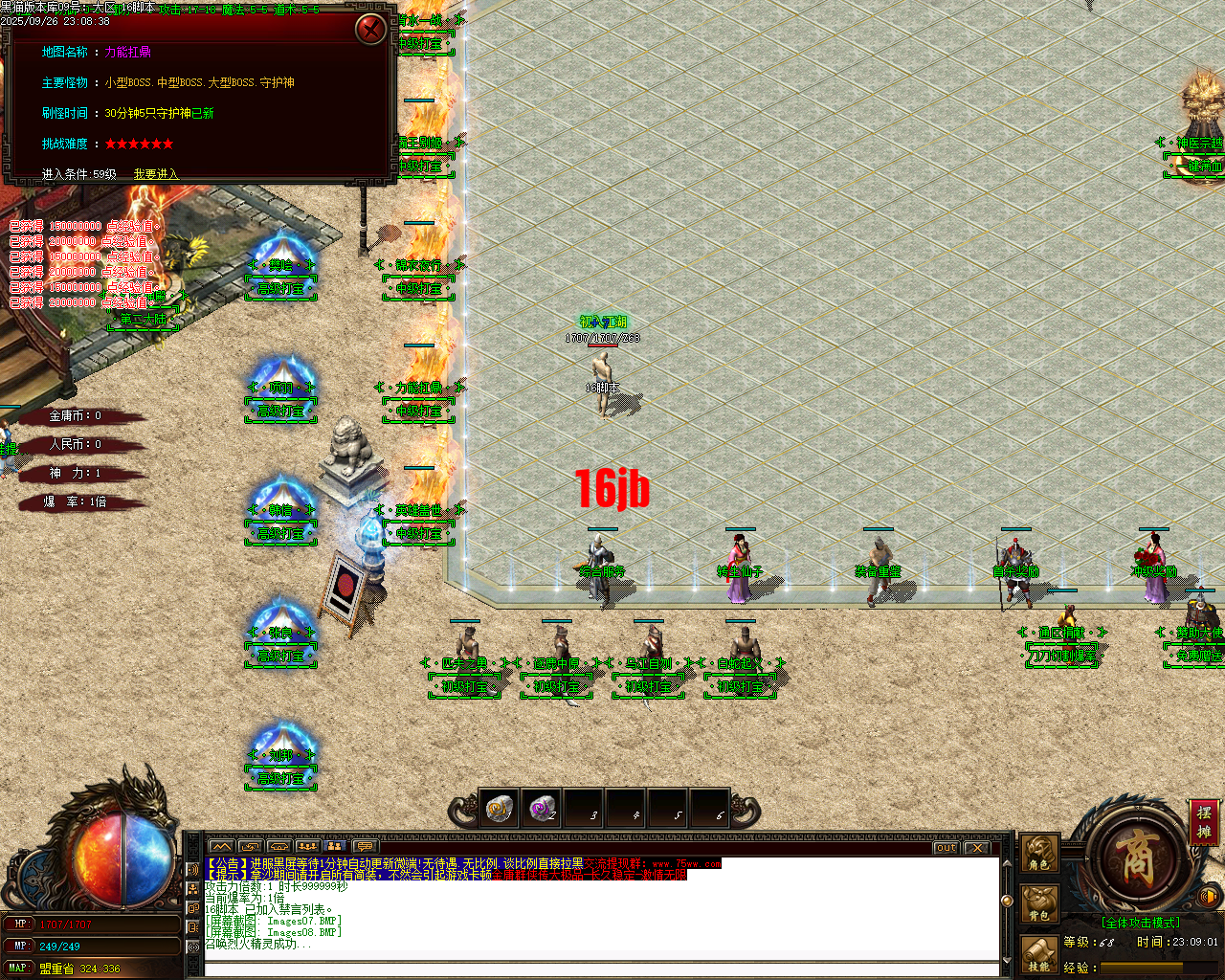Collapse chat with the up-arrow icon

click(222, 846)
